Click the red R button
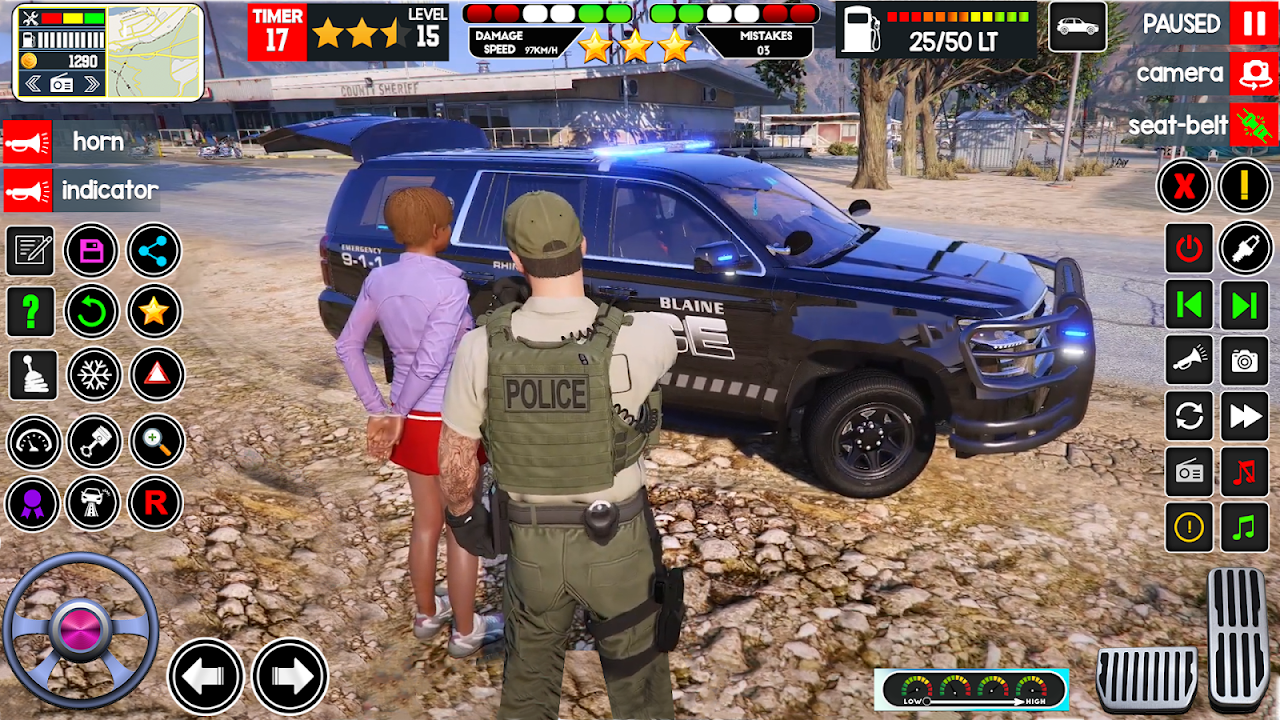This screenshot has height=720, width=1280. (156, 503)
